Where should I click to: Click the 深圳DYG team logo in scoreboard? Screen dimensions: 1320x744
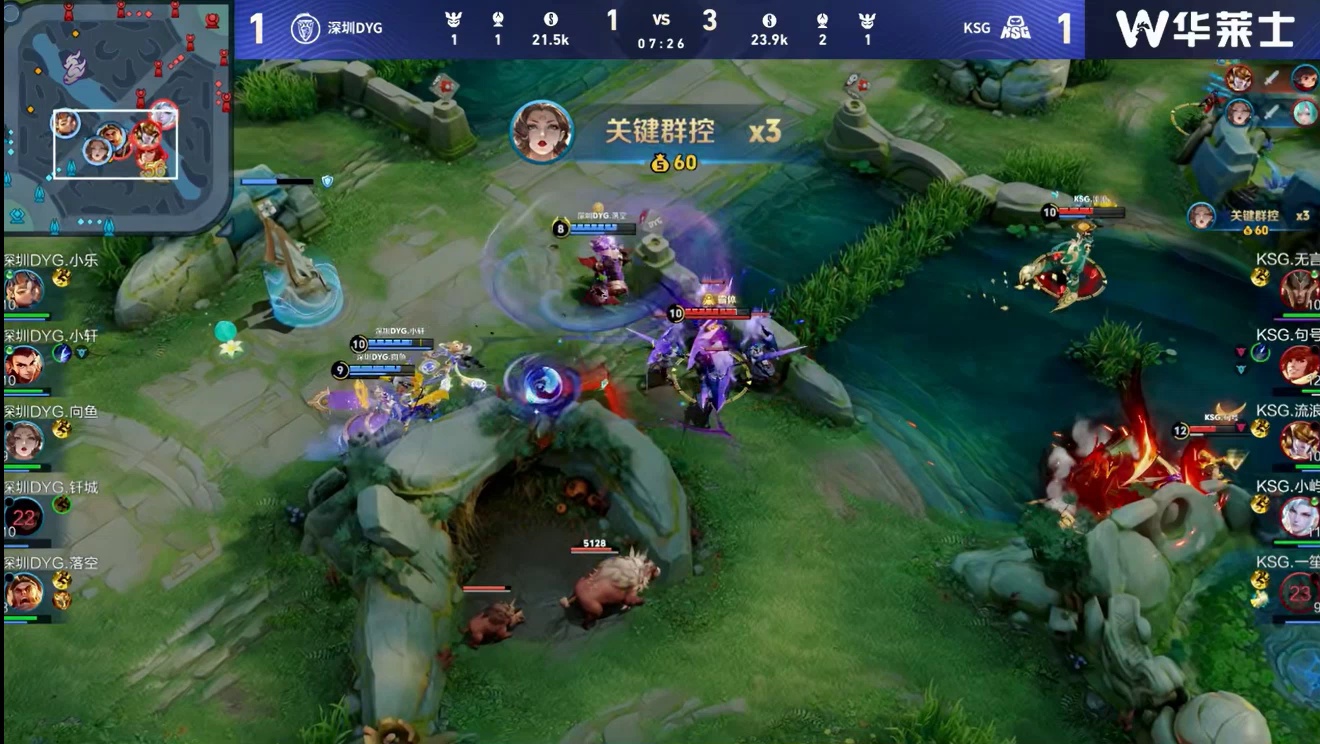[x=304, y=28]
